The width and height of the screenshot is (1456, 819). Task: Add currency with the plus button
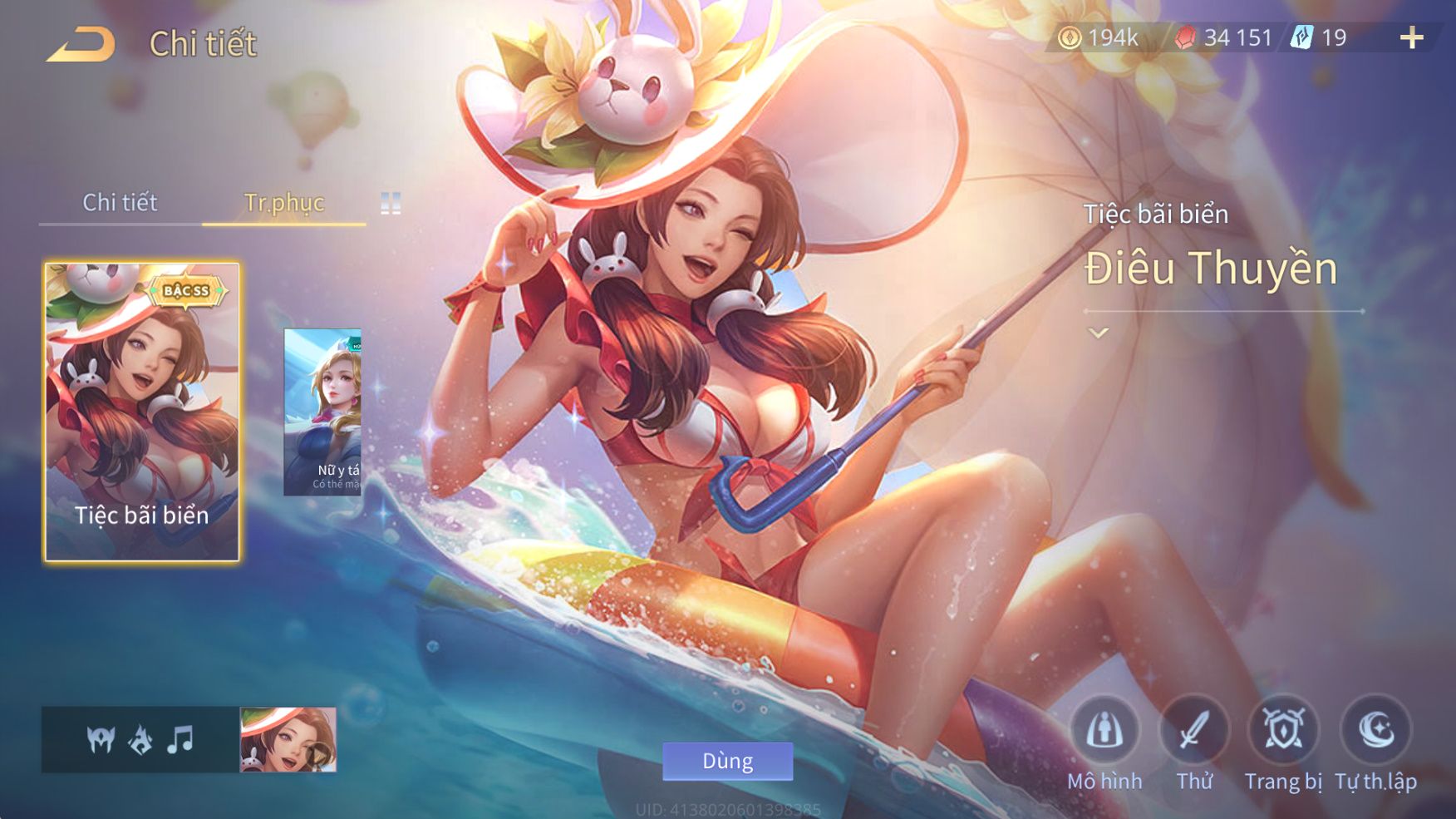click(1411, 37)
